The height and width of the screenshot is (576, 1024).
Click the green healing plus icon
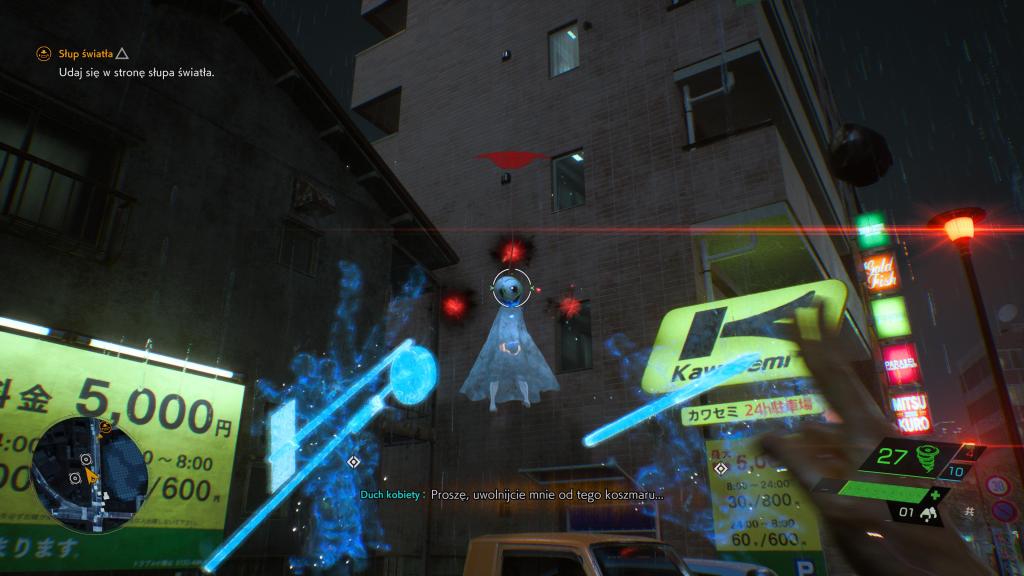tap(934, 494)
